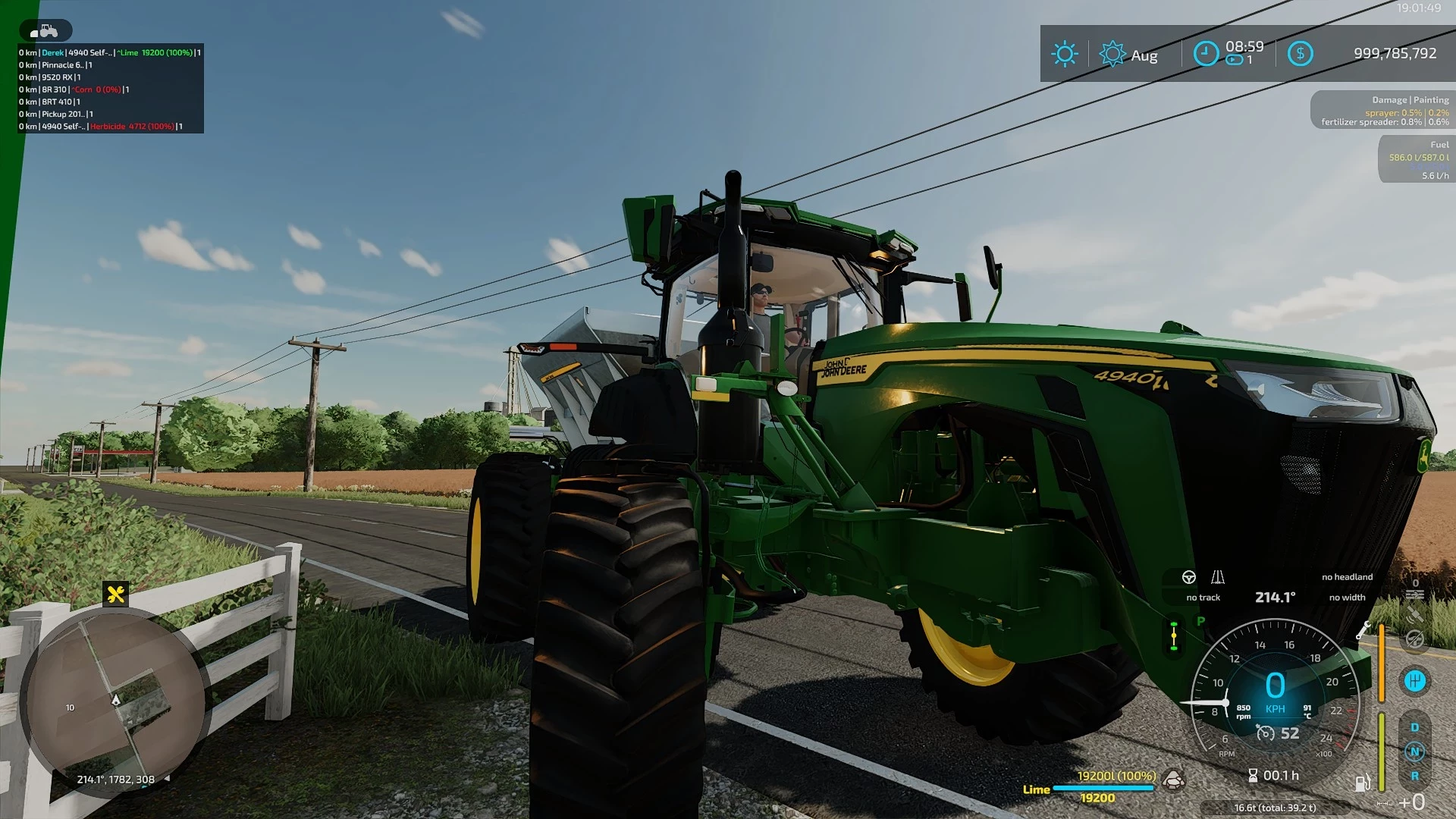Click the small play arrow time-scale control

click(x=1233, y=59)
